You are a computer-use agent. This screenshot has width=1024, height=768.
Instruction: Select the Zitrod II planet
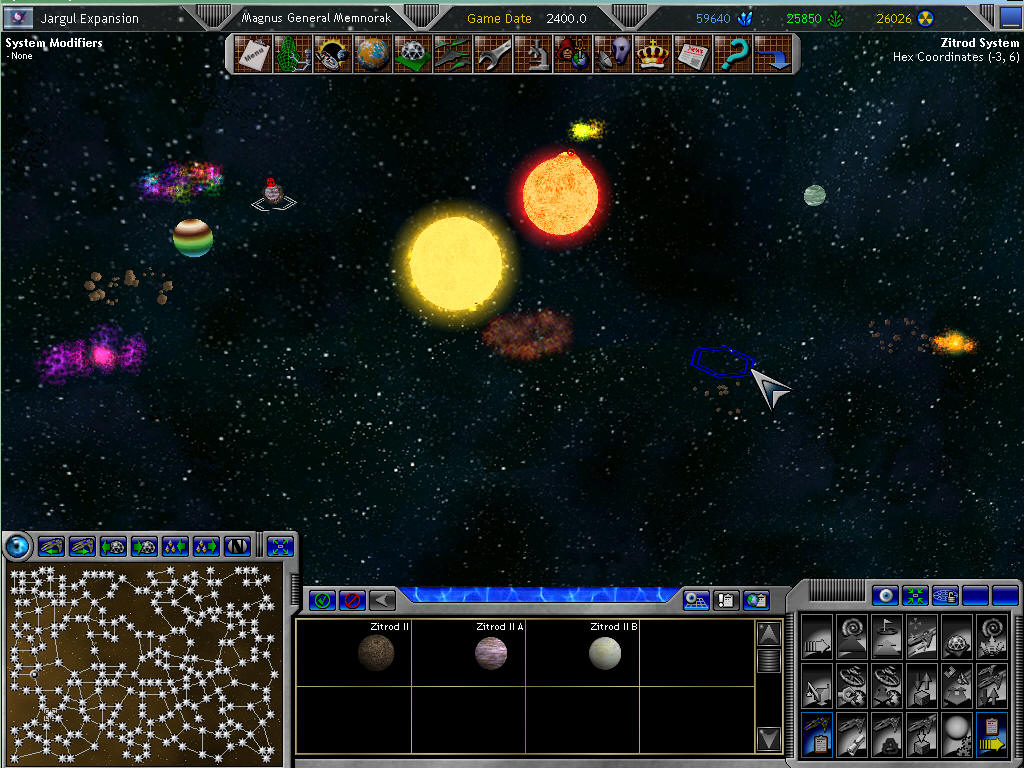376,653
